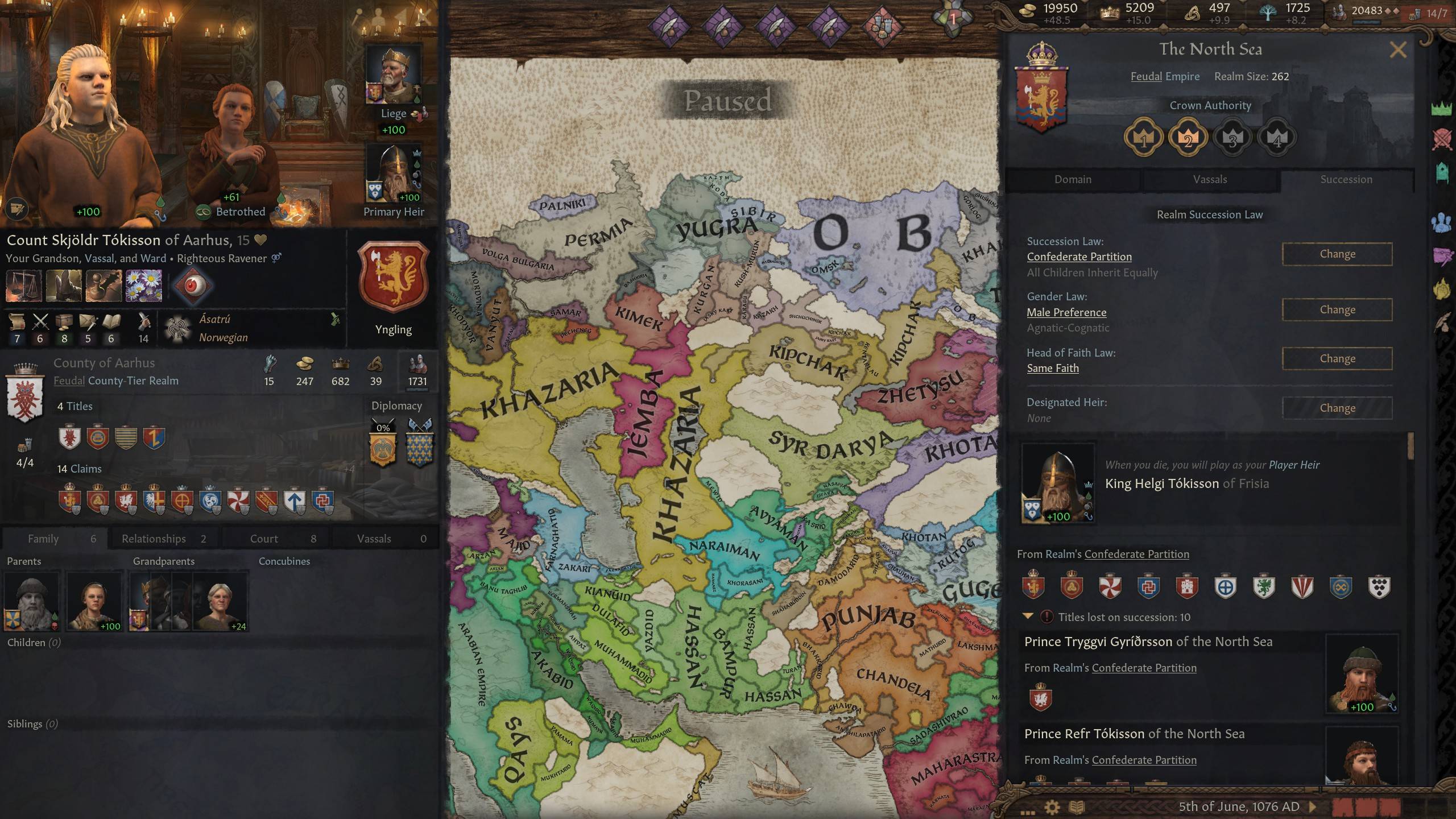
Task: Select the green crown Realms icon on sidebar
Action: pyautogui.click(x=1441, y=107)
